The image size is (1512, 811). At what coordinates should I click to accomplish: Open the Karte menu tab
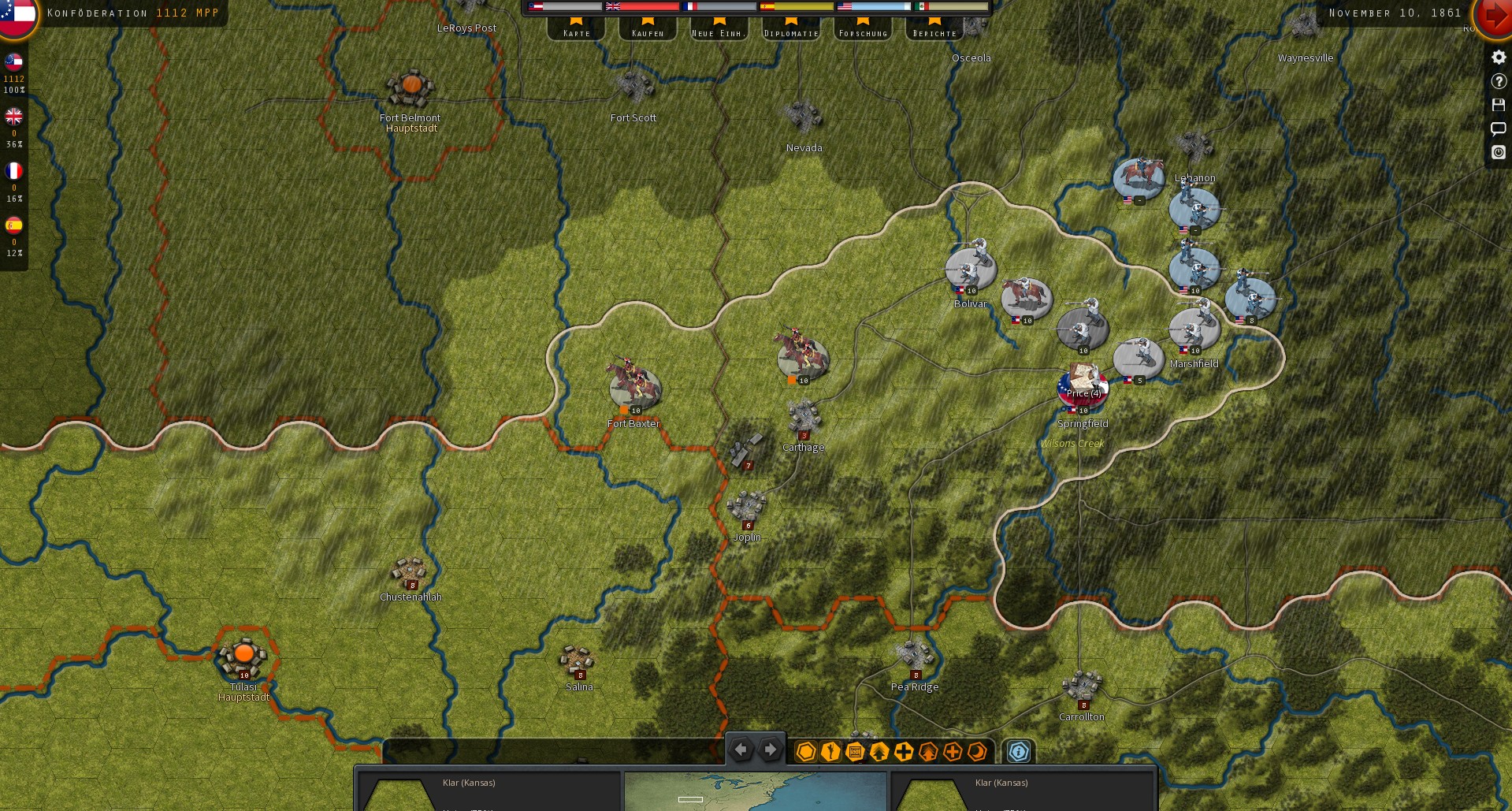point(576,30)
